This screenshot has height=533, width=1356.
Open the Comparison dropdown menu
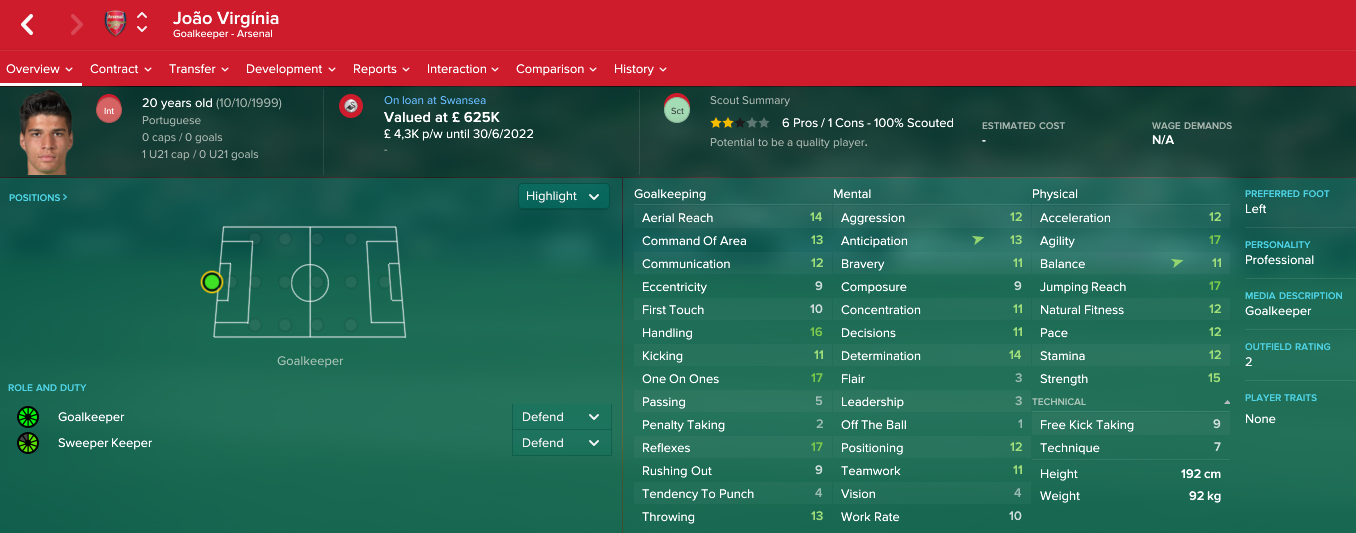pyautogui.click(x=556, y=69)
